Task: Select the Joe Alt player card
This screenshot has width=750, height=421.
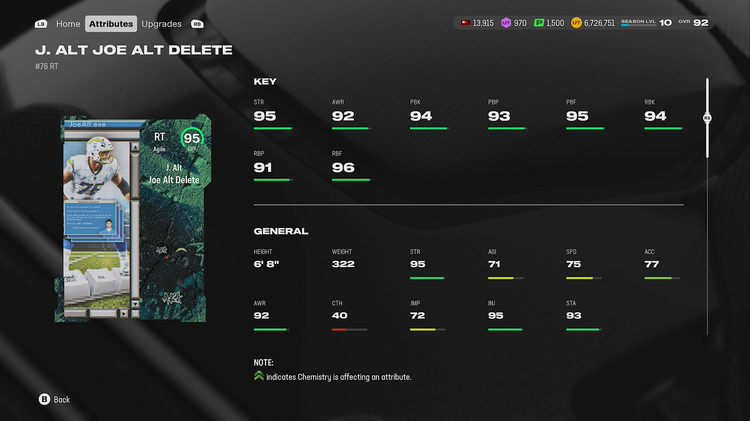Action: [x=132, y=218]
